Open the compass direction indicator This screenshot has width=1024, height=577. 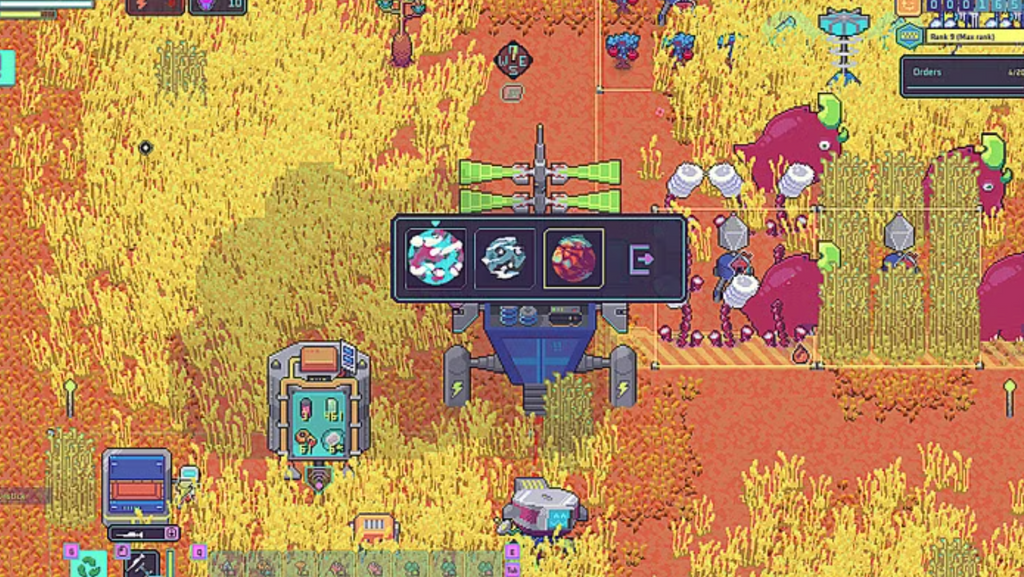point(512,59)
